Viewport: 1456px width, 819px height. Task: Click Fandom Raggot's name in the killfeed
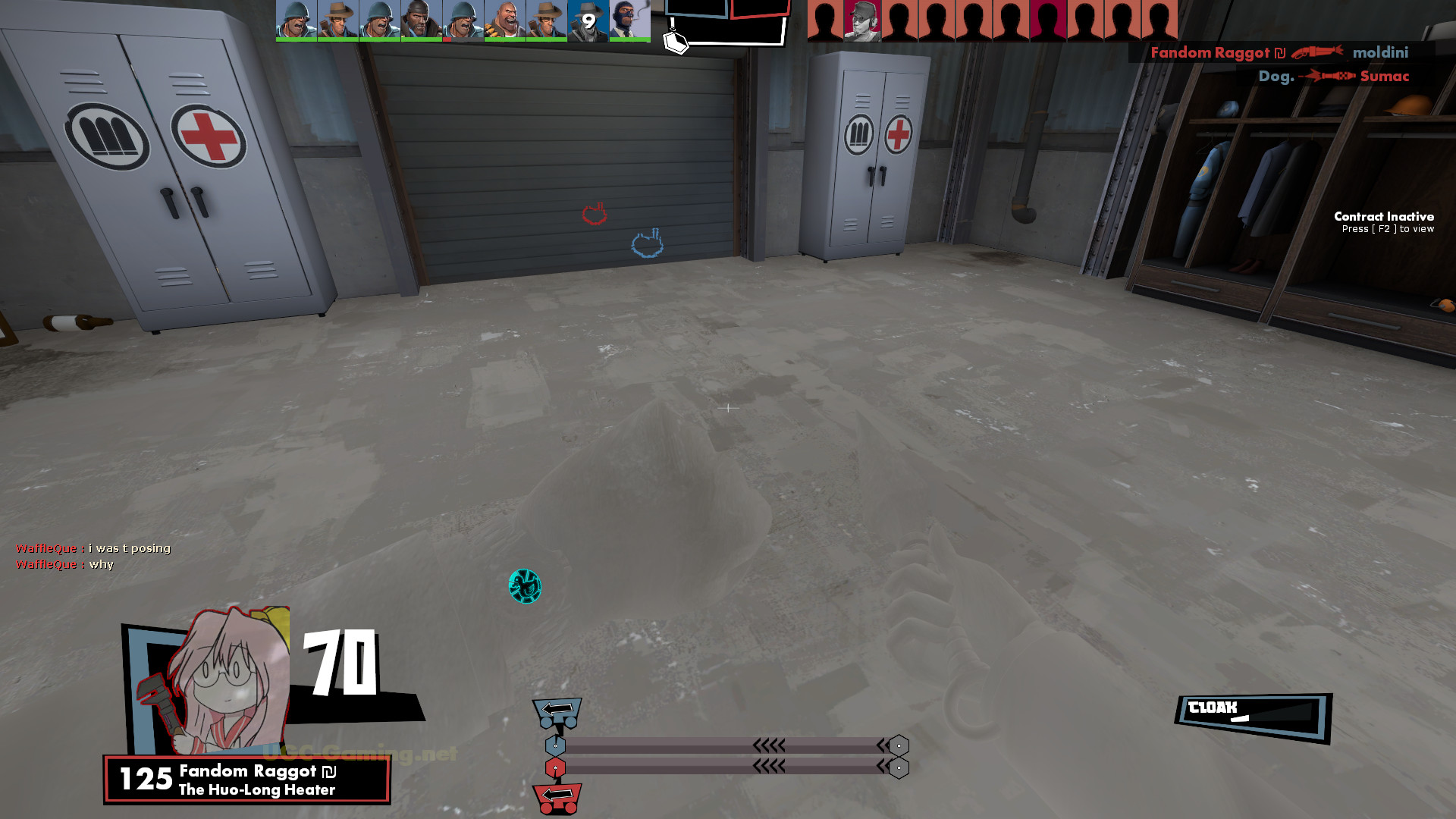click(1210, 53)
